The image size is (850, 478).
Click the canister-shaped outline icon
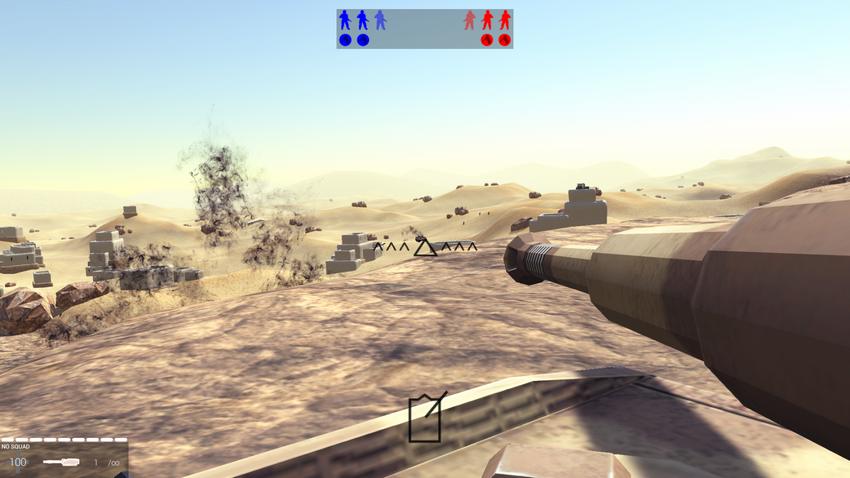click(426, 418)
